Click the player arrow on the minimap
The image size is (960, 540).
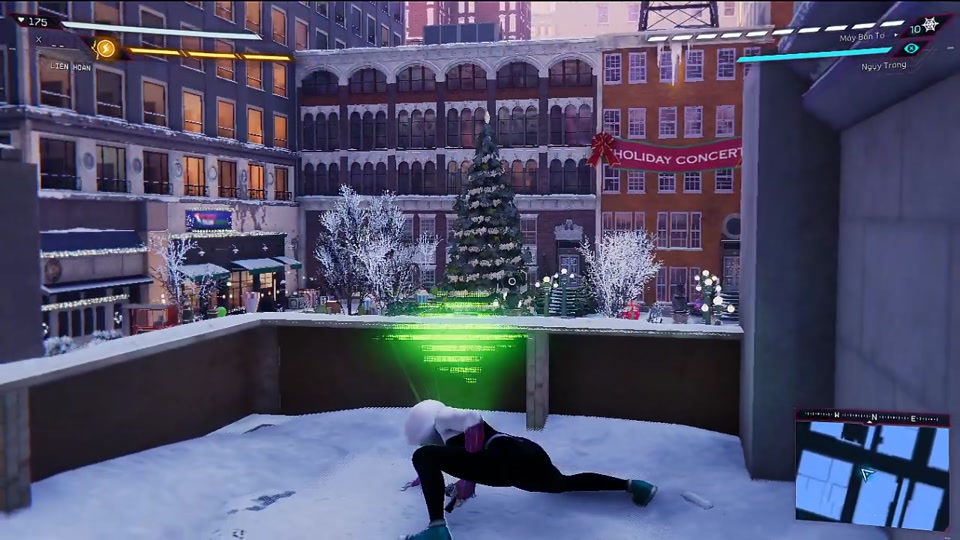pyautogui.click(x=868, y=474)
